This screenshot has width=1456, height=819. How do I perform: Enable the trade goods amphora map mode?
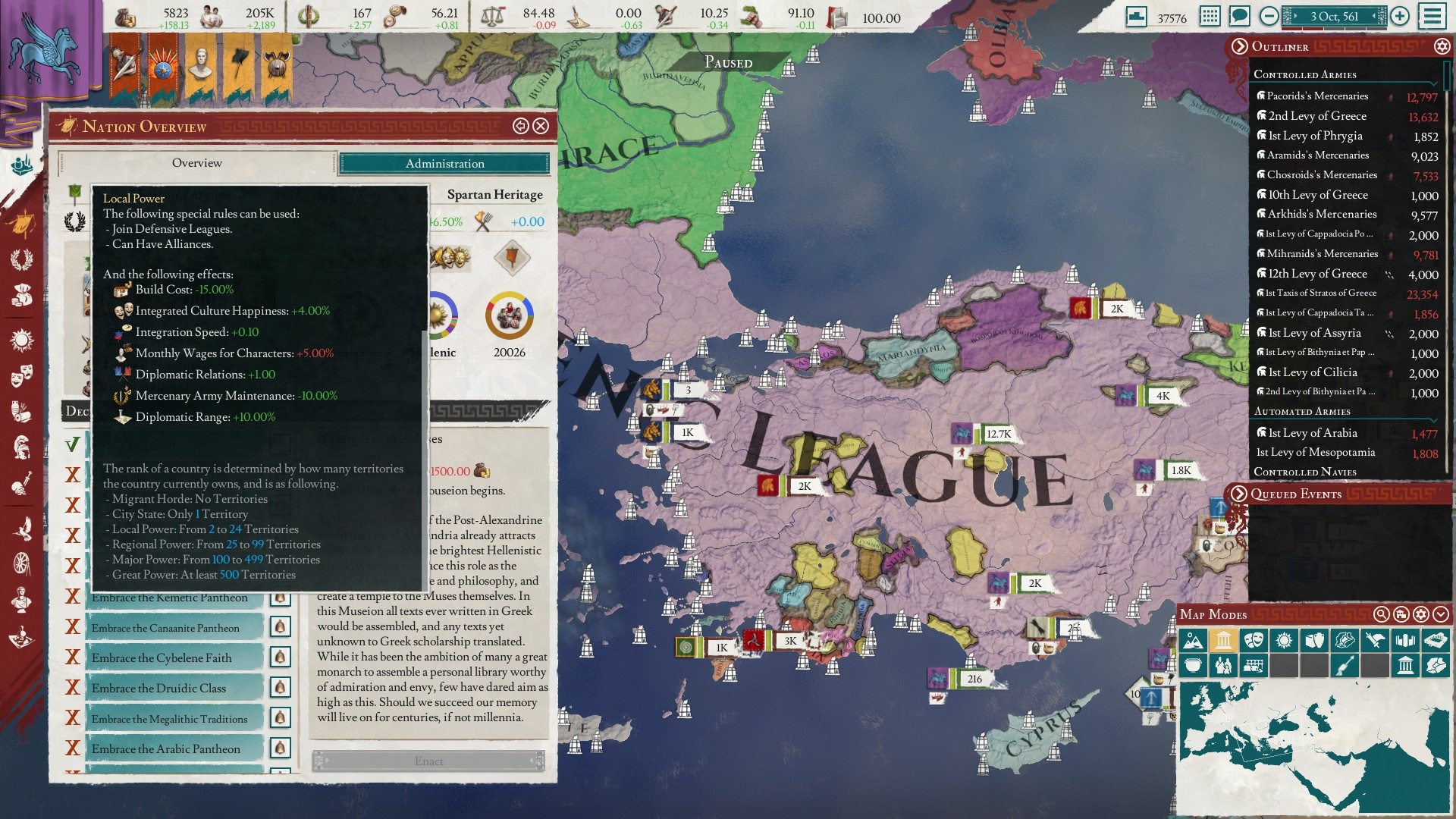[x=1314, y=639]
